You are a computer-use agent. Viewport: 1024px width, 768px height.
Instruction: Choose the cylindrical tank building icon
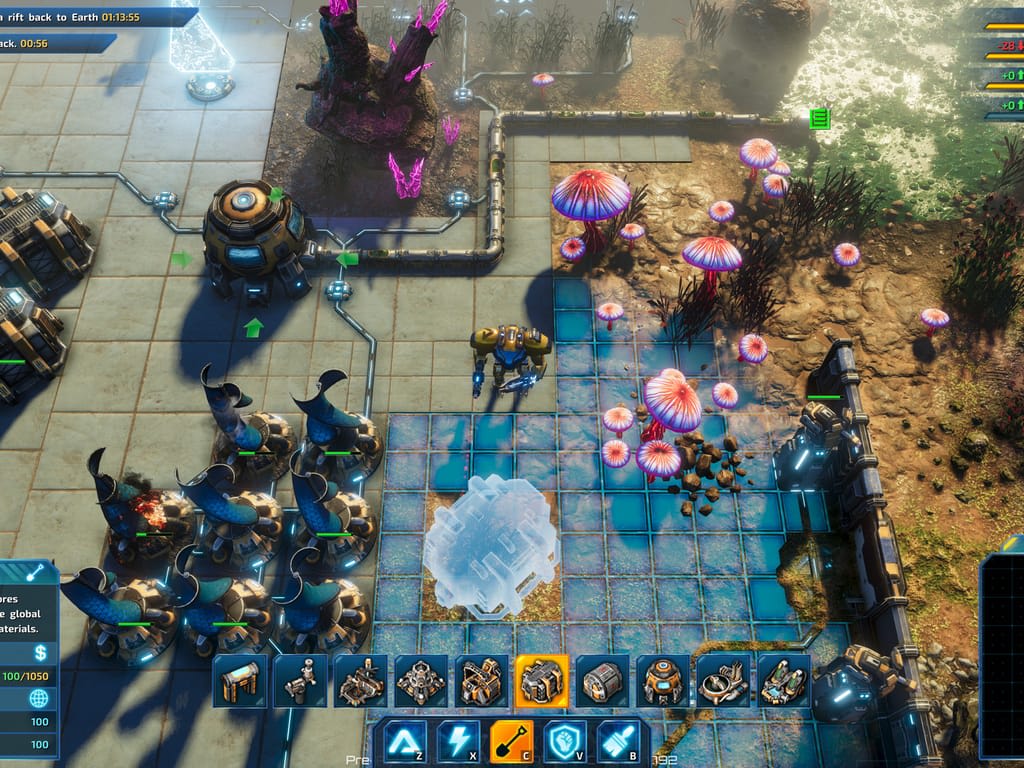coord(602,681)
